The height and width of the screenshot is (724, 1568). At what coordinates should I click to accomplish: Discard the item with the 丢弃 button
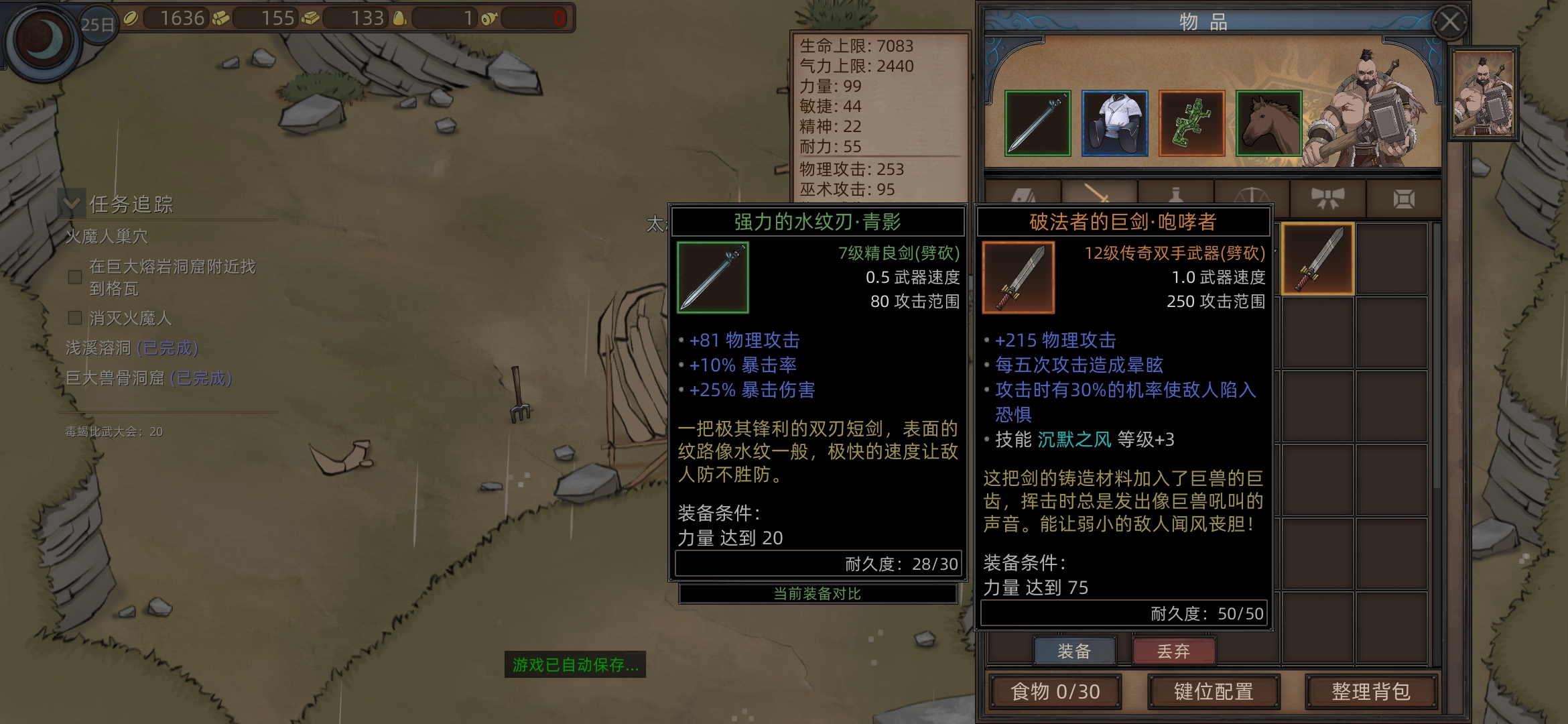(x=1173, y=651)
